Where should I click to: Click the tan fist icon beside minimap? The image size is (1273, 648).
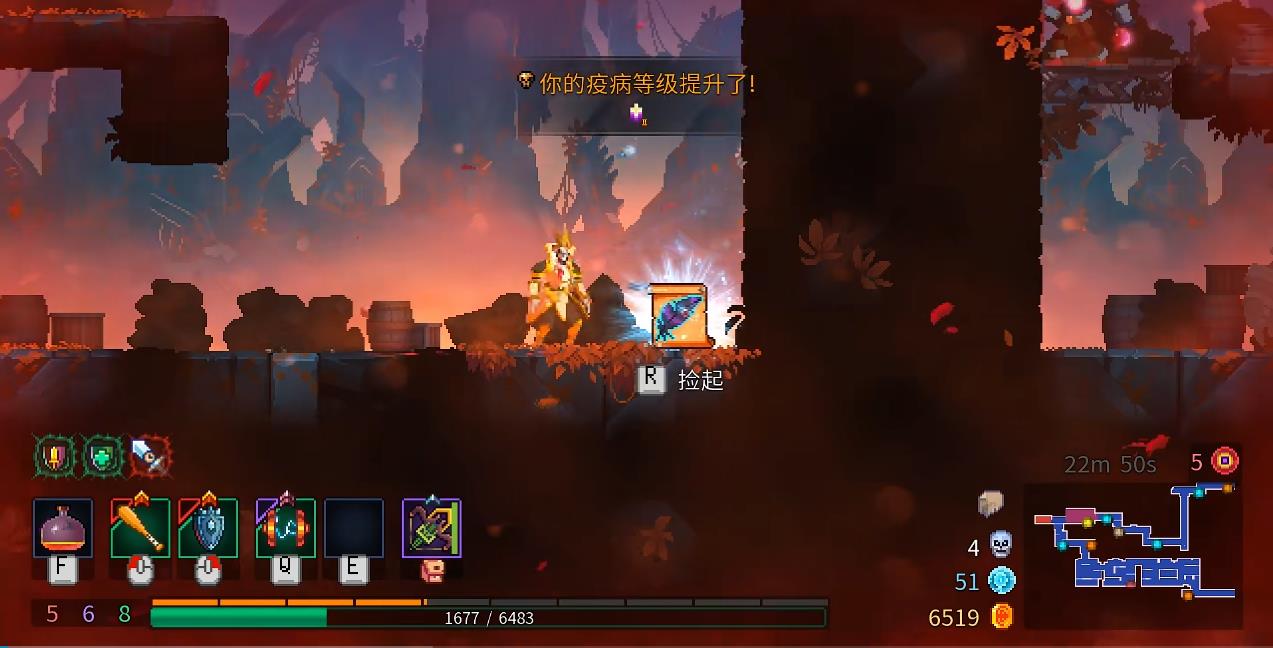pos(991,503)
